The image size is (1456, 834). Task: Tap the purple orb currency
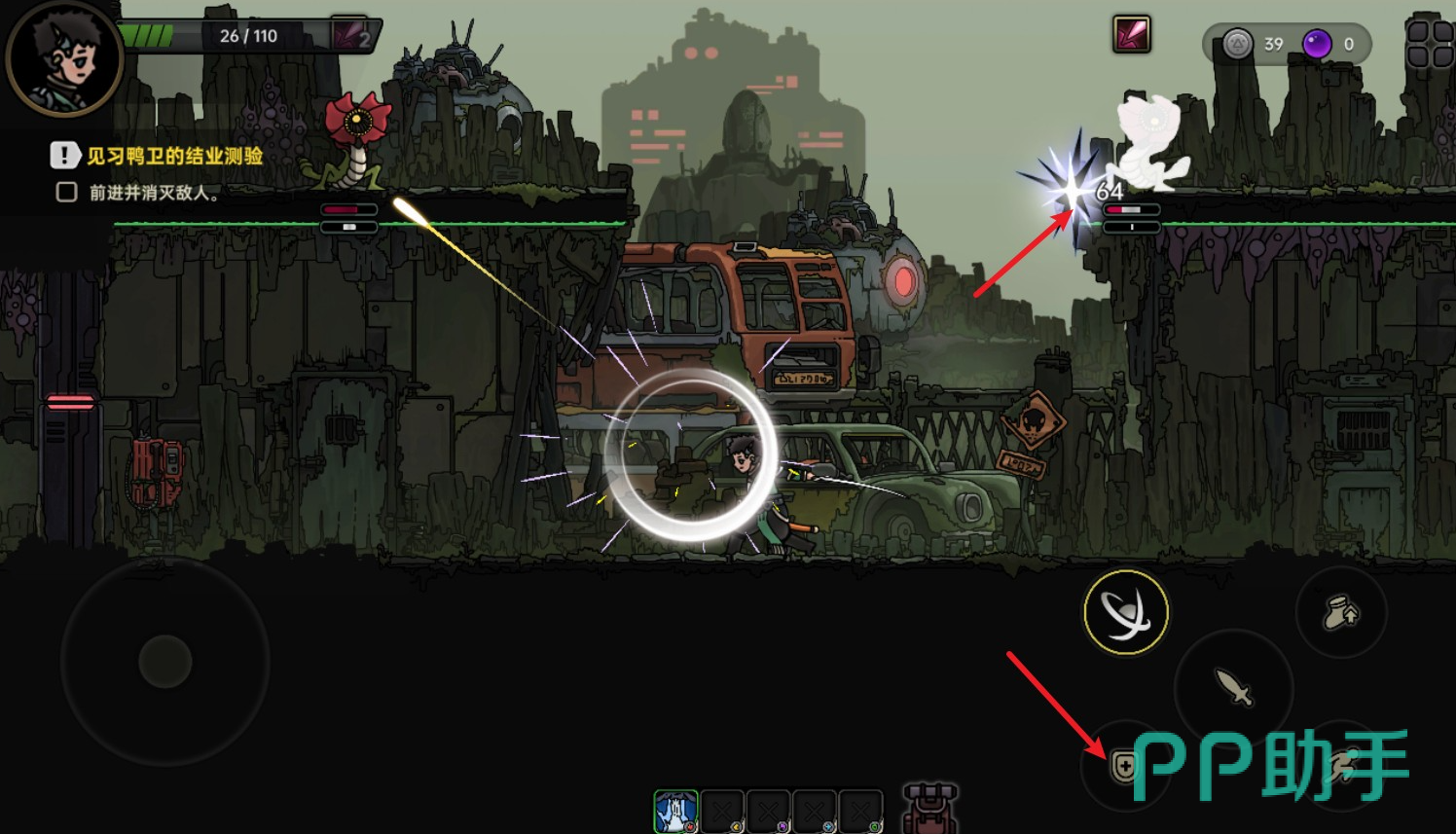(x=1317, y=44)
